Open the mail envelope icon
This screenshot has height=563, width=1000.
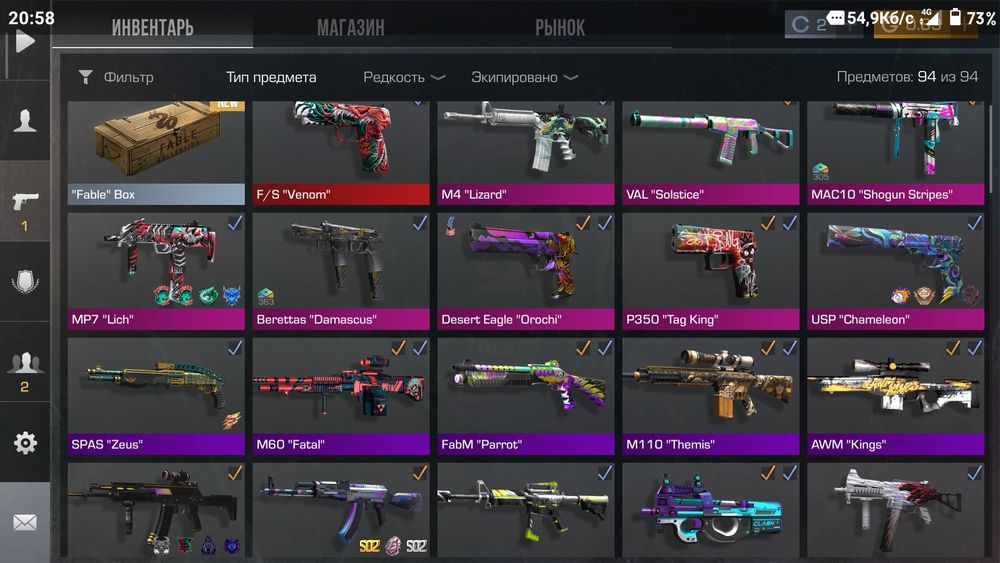25,522
